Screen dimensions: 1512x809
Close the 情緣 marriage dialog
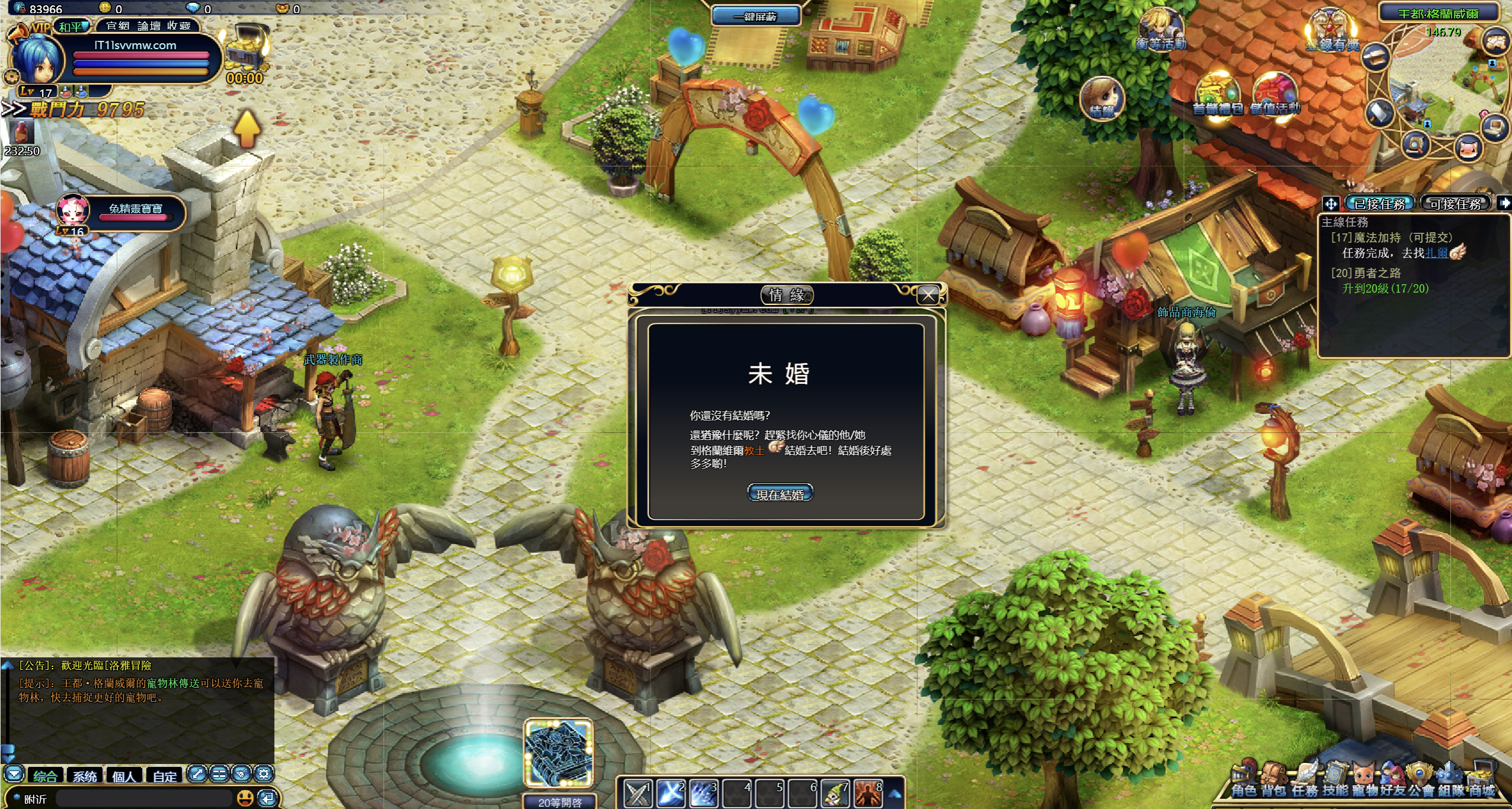pyautogui.click(x=928, y=294)
